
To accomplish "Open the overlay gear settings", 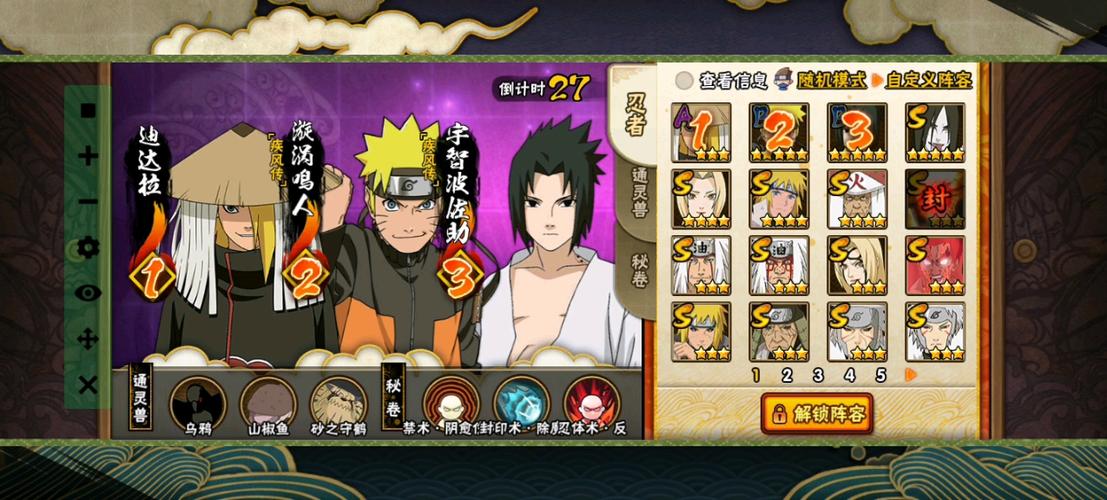I will pyautogui.click(x=88, y=247).
